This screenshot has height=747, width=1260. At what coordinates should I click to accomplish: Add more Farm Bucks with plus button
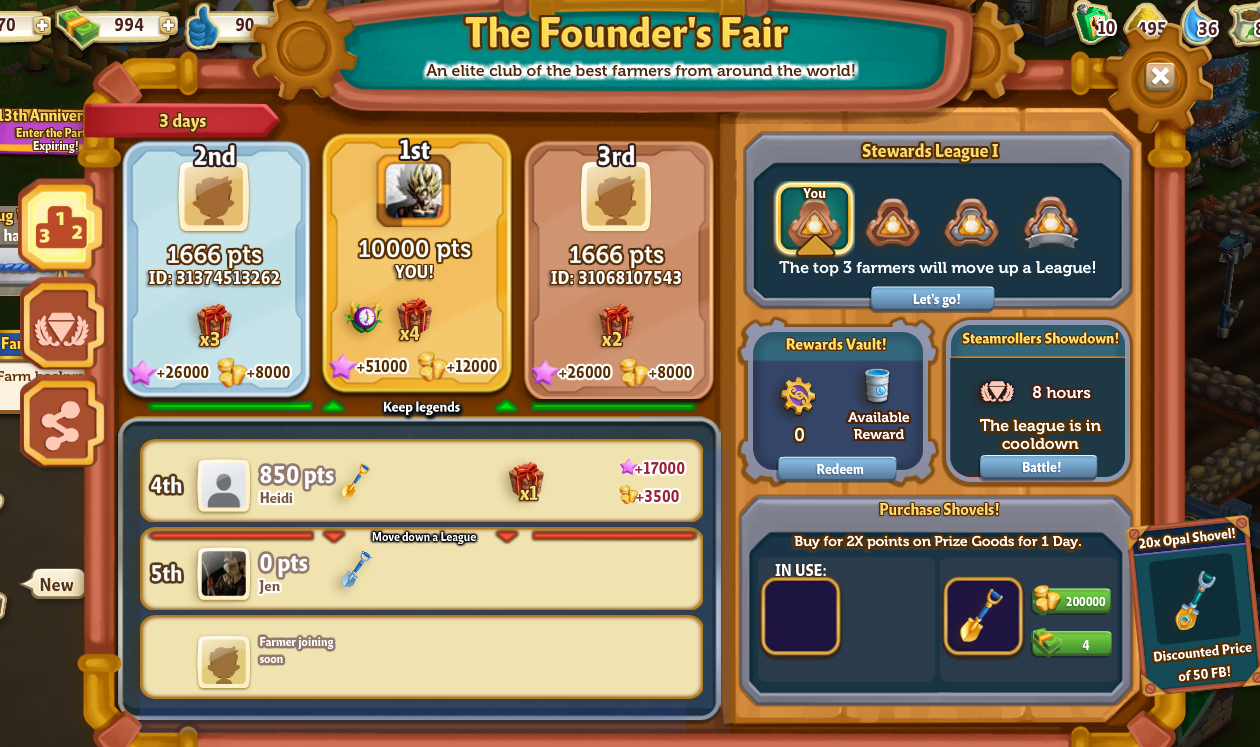169,25
